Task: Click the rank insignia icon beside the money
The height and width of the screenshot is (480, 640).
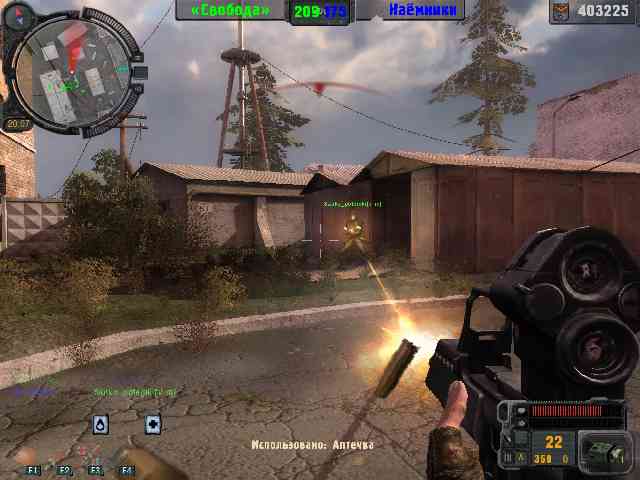Action: click(x=563, y=11)
